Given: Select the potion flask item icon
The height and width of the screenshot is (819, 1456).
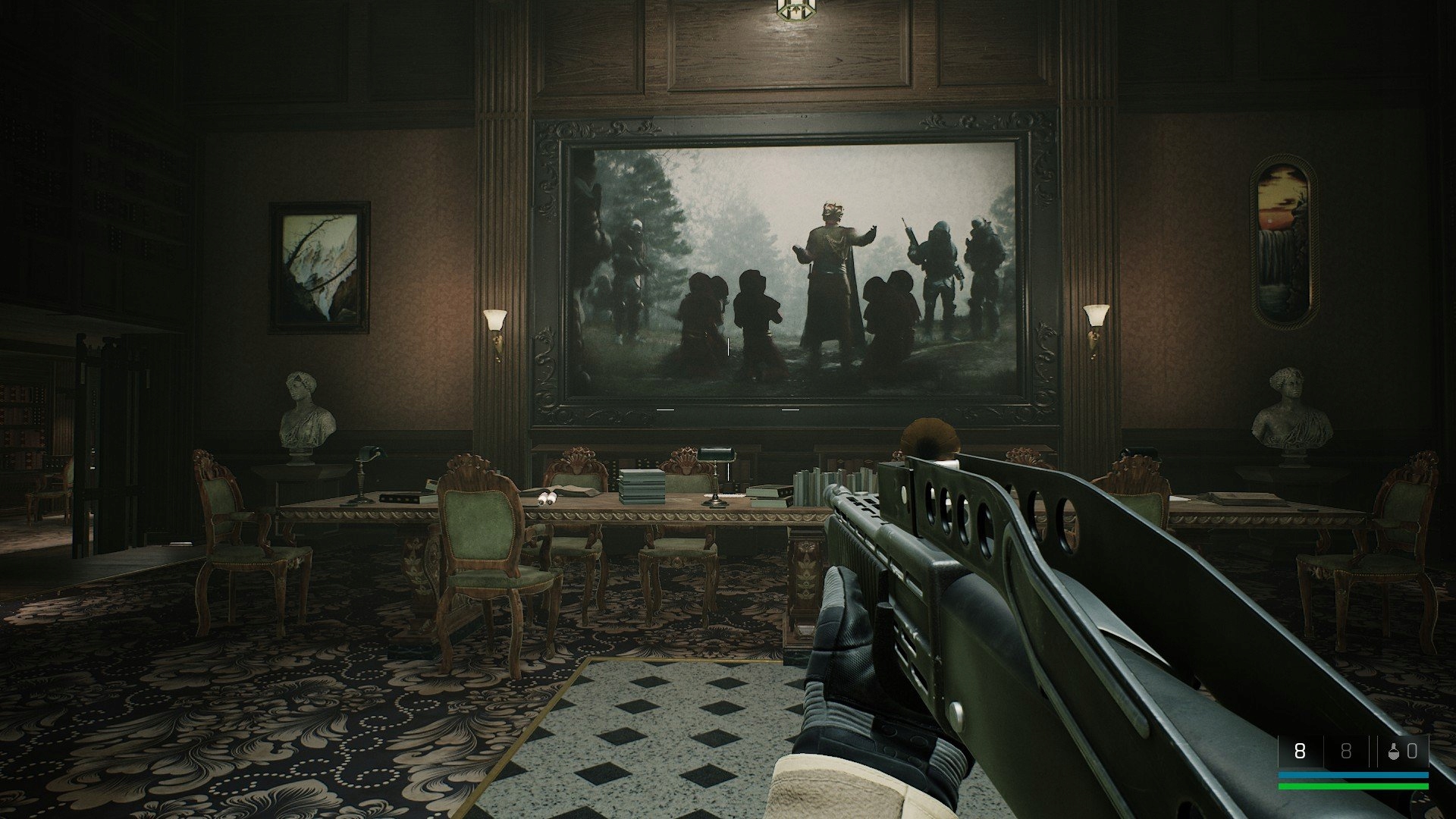Looking at the screenshot, I should click(1394, 752).
